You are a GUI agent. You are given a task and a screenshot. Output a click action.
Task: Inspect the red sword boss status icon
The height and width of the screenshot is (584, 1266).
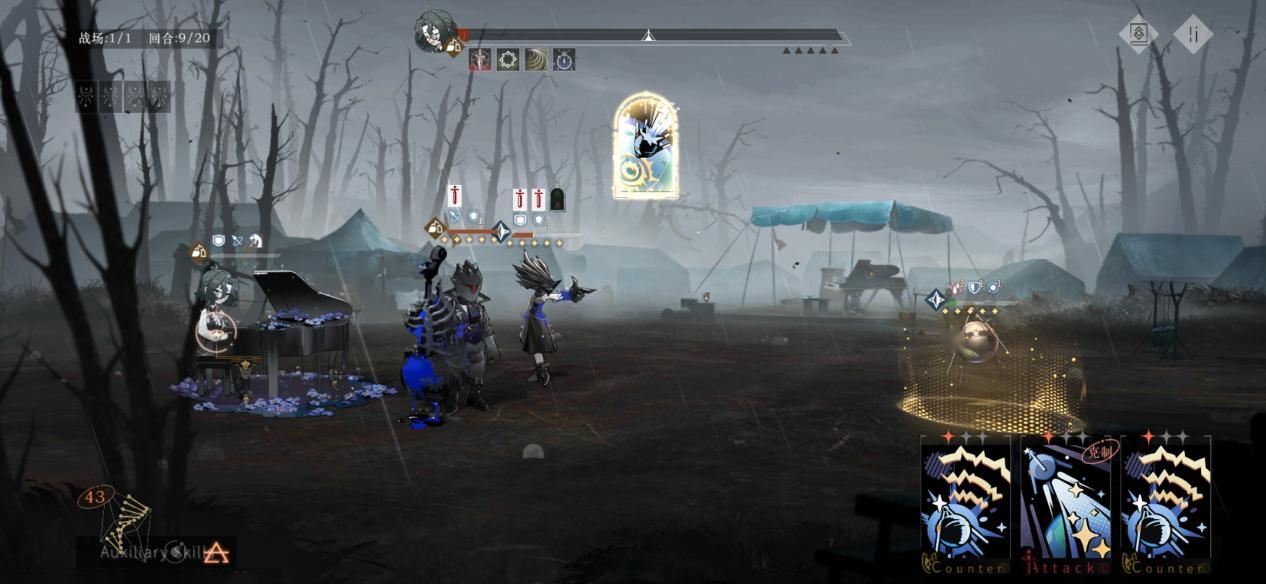pyautogui.click(x=481, y=60)
